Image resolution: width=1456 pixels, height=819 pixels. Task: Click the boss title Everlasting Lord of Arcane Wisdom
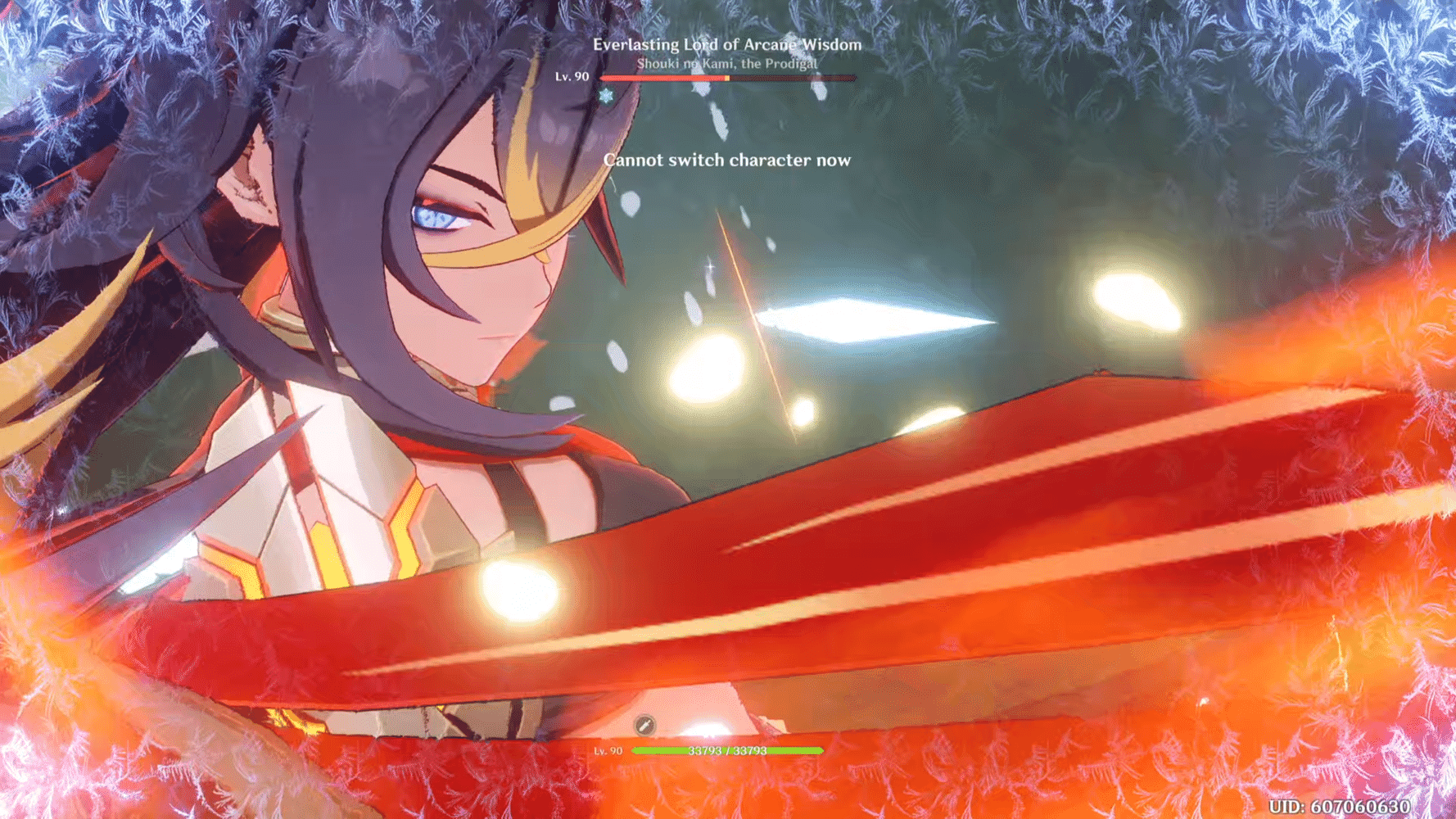point(727,46)
